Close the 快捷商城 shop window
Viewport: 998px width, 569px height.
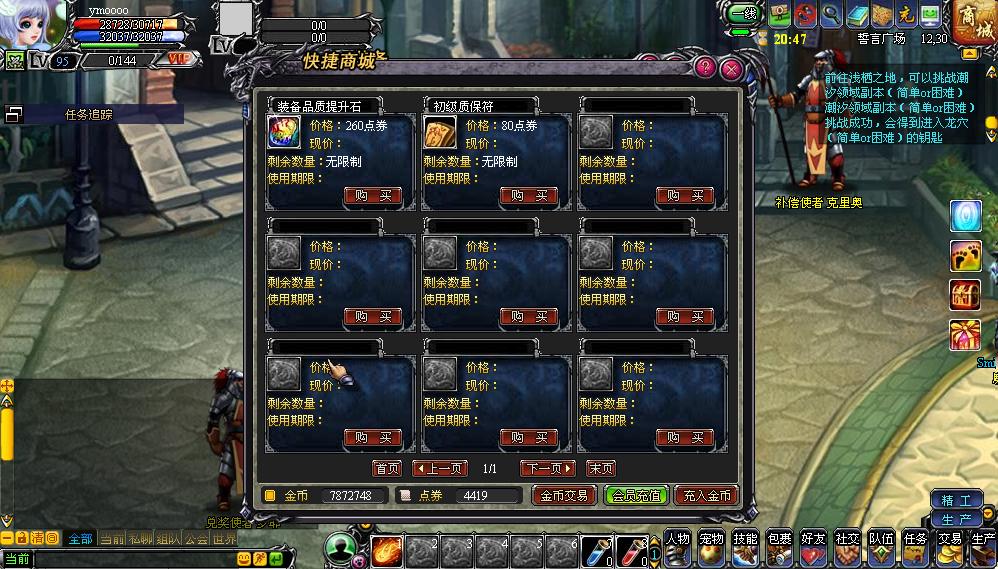click(x=732, y=69)
